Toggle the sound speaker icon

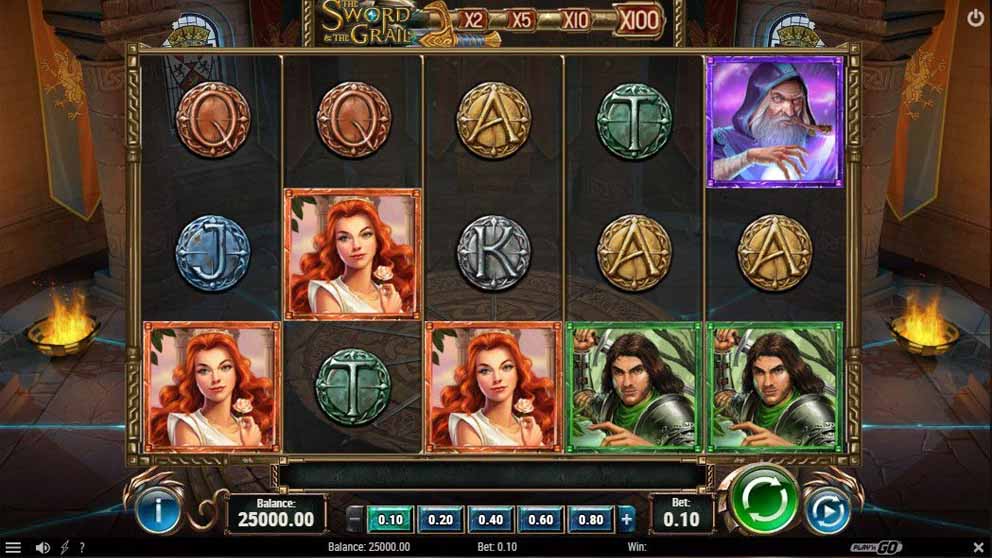pos(42,547)
